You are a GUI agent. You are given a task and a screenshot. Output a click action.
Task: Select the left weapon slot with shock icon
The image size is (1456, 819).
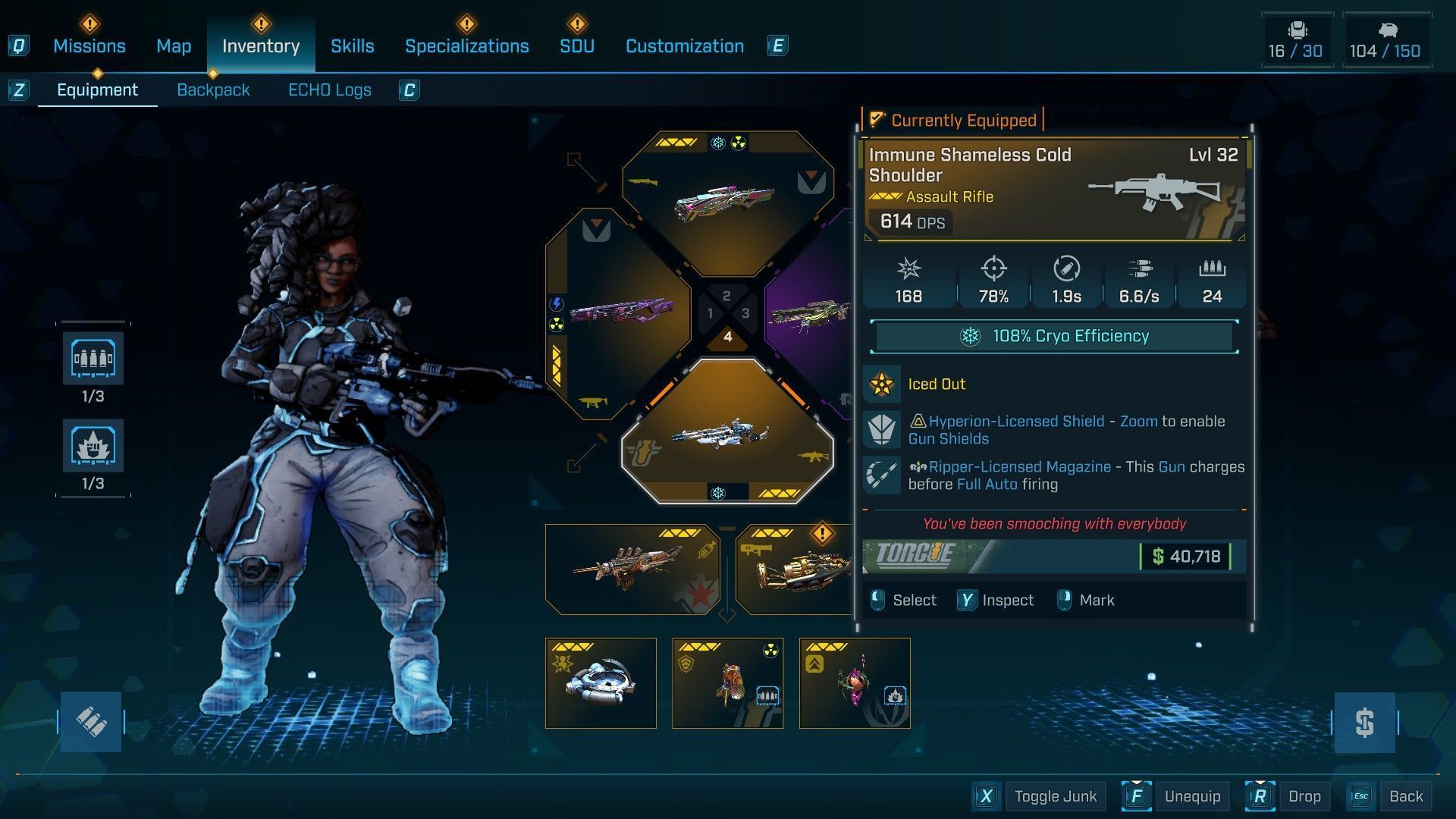click(618, 312)
